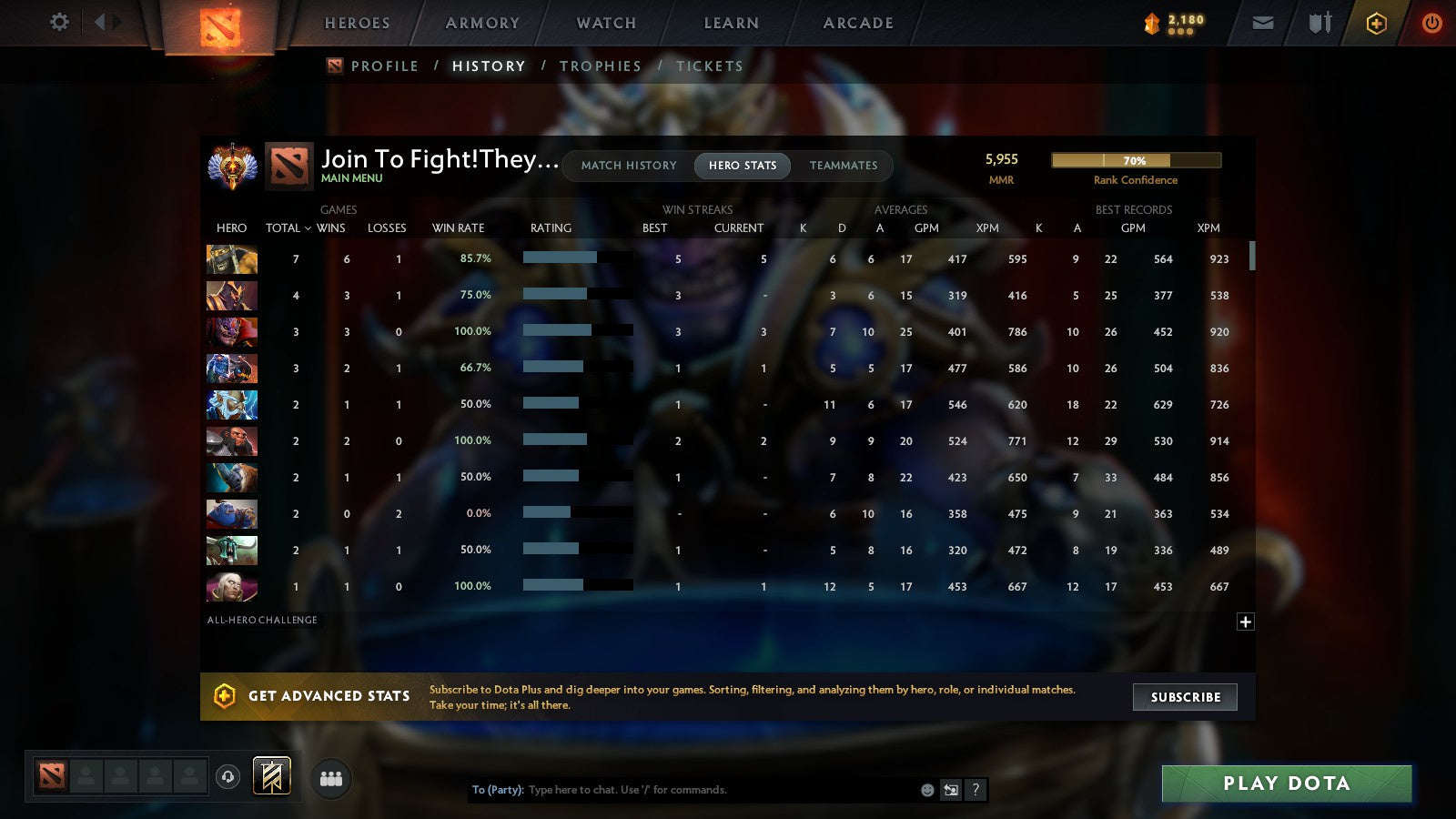Viewport: 1456px width, 819px height.
Task: Switch to the TEAMMATES tab
Action: tap(844, 166)
